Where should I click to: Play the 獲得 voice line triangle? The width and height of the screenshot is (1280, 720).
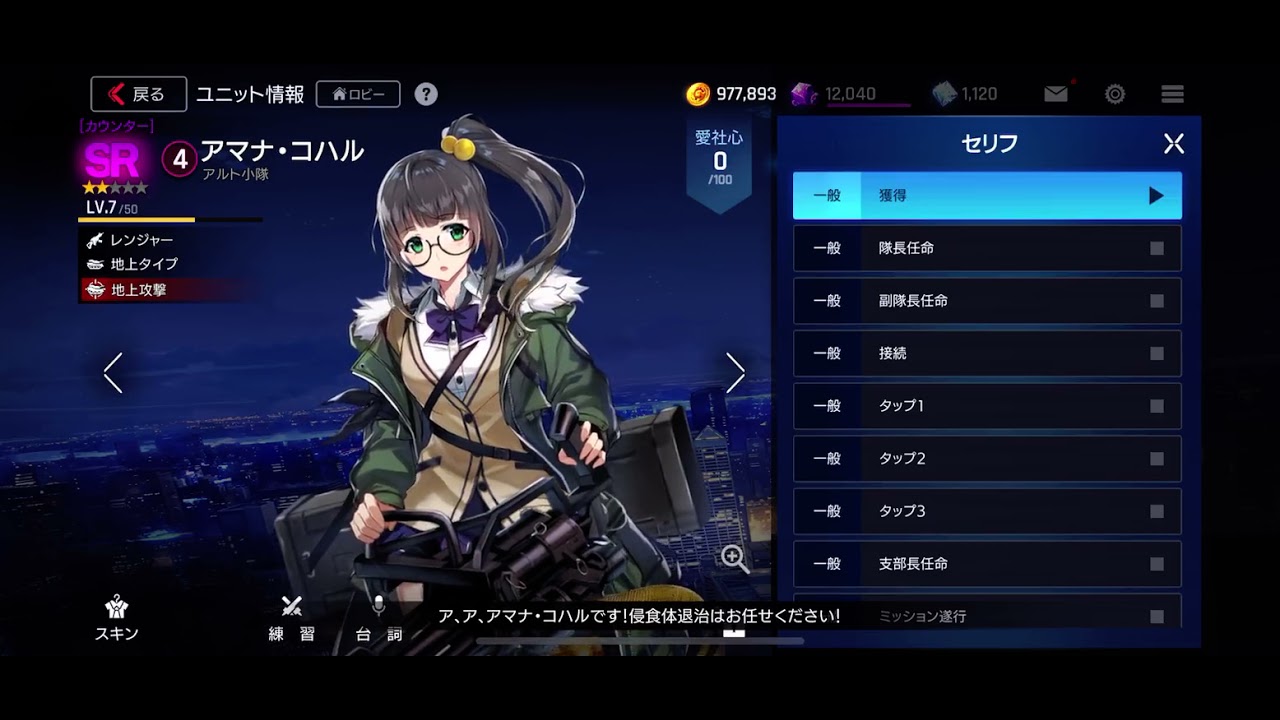tap(1158, 195)
